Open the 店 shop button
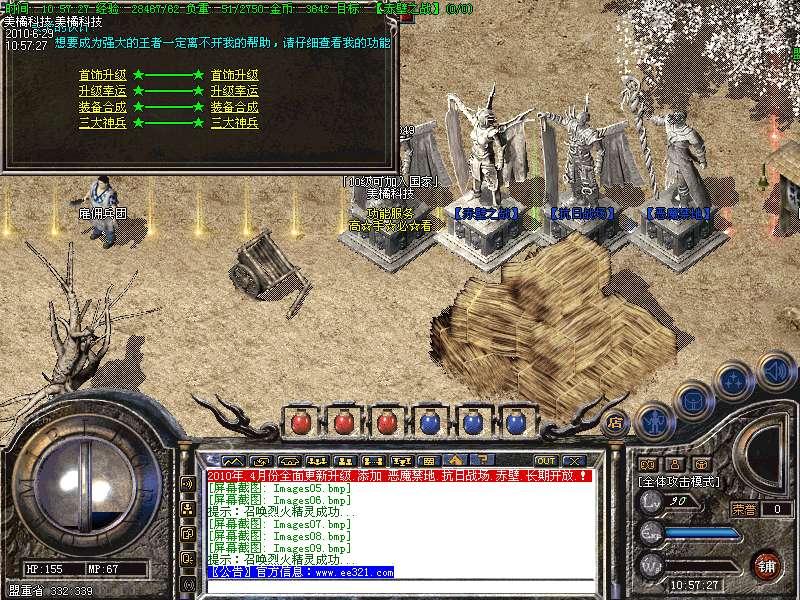This screenshot has height=600, width=800. tap(615, 422)
